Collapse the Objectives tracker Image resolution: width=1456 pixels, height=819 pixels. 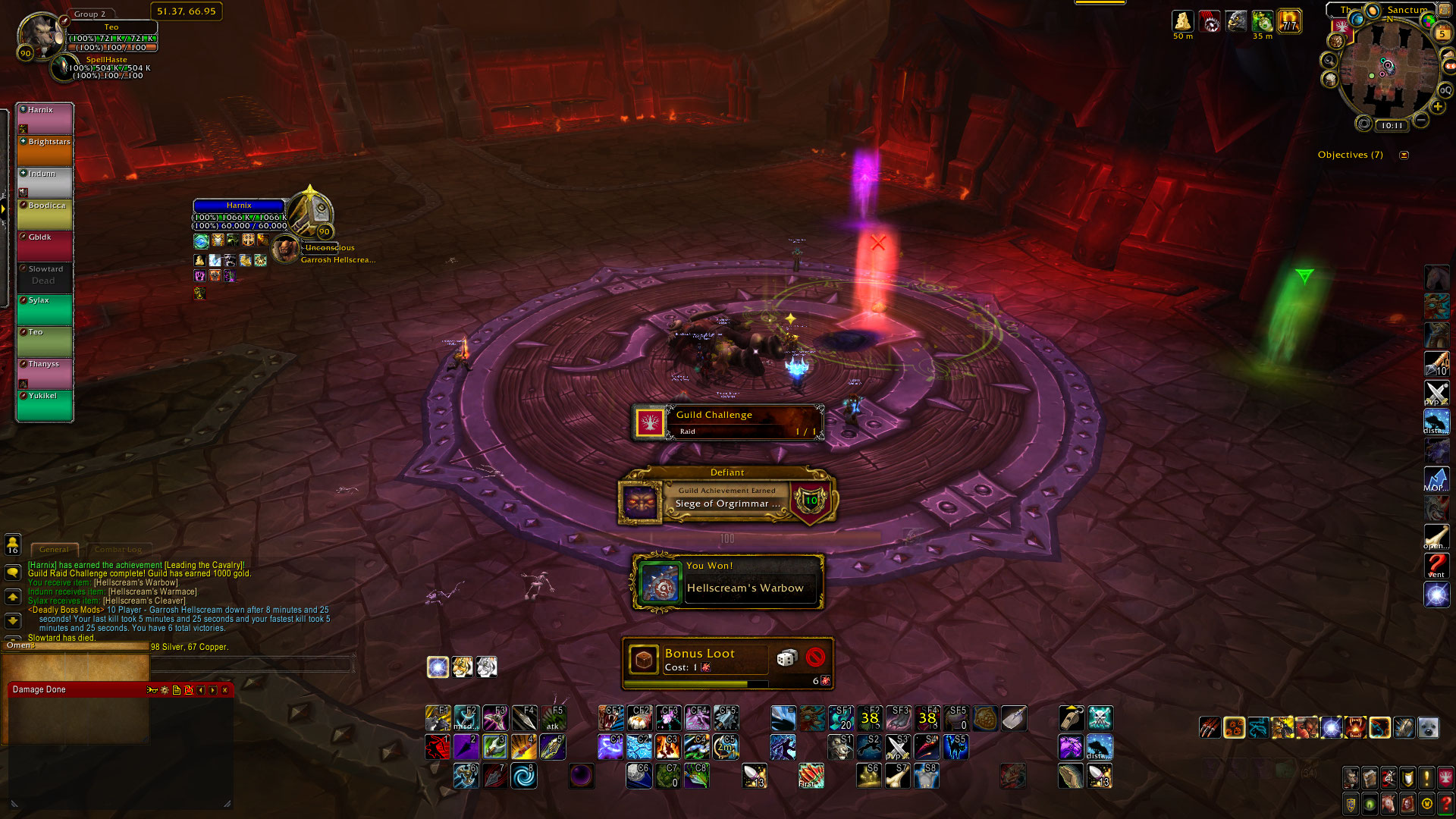point(1404,155)
